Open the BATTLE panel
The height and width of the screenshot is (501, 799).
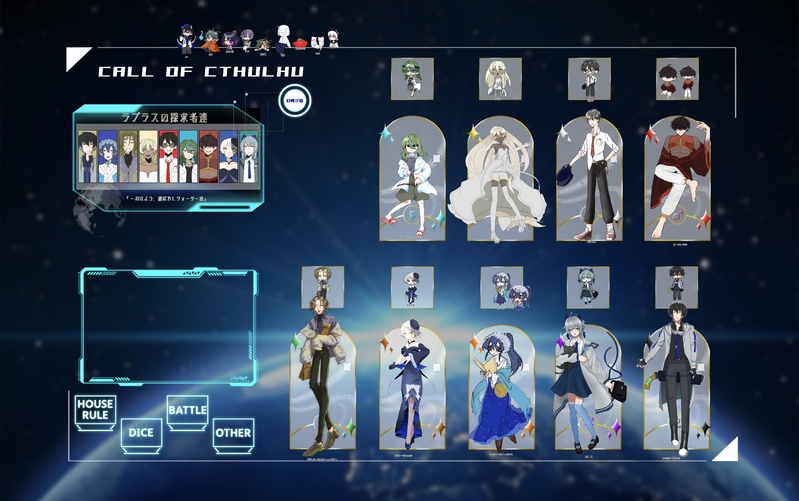pyautogui.click(x=187, y=410)
